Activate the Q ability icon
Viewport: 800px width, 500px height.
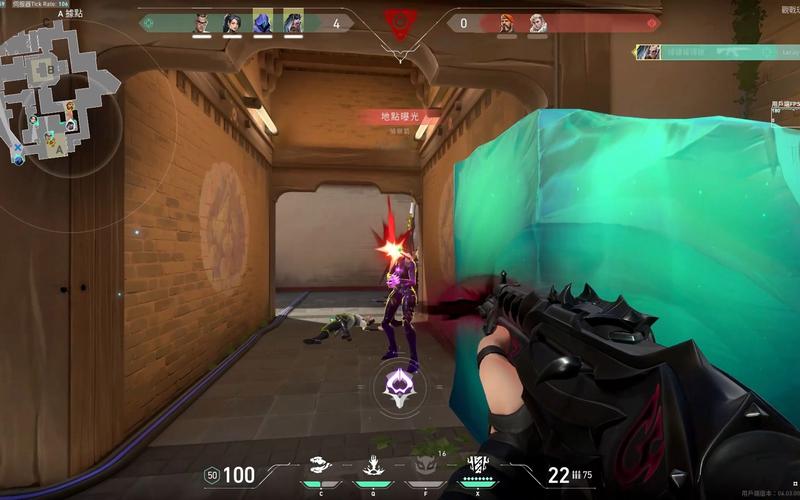click(x=372, y=465)
